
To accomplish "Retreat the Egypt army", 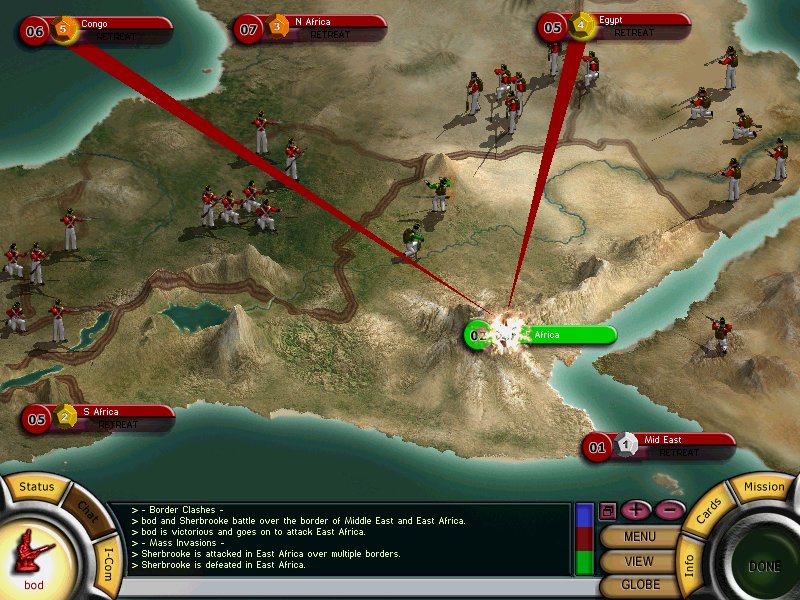I will click(634, 33).
